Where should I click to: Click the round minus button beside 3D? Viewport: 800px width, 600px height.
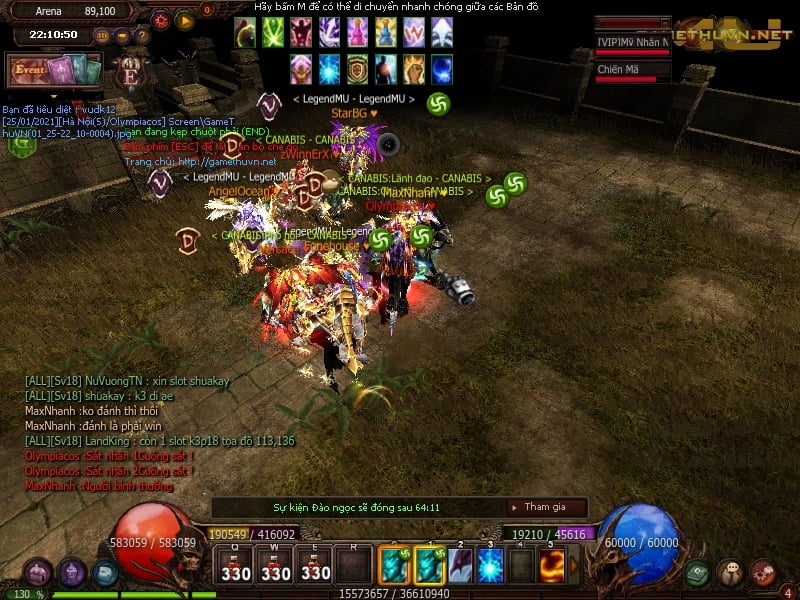click(122, 35)
